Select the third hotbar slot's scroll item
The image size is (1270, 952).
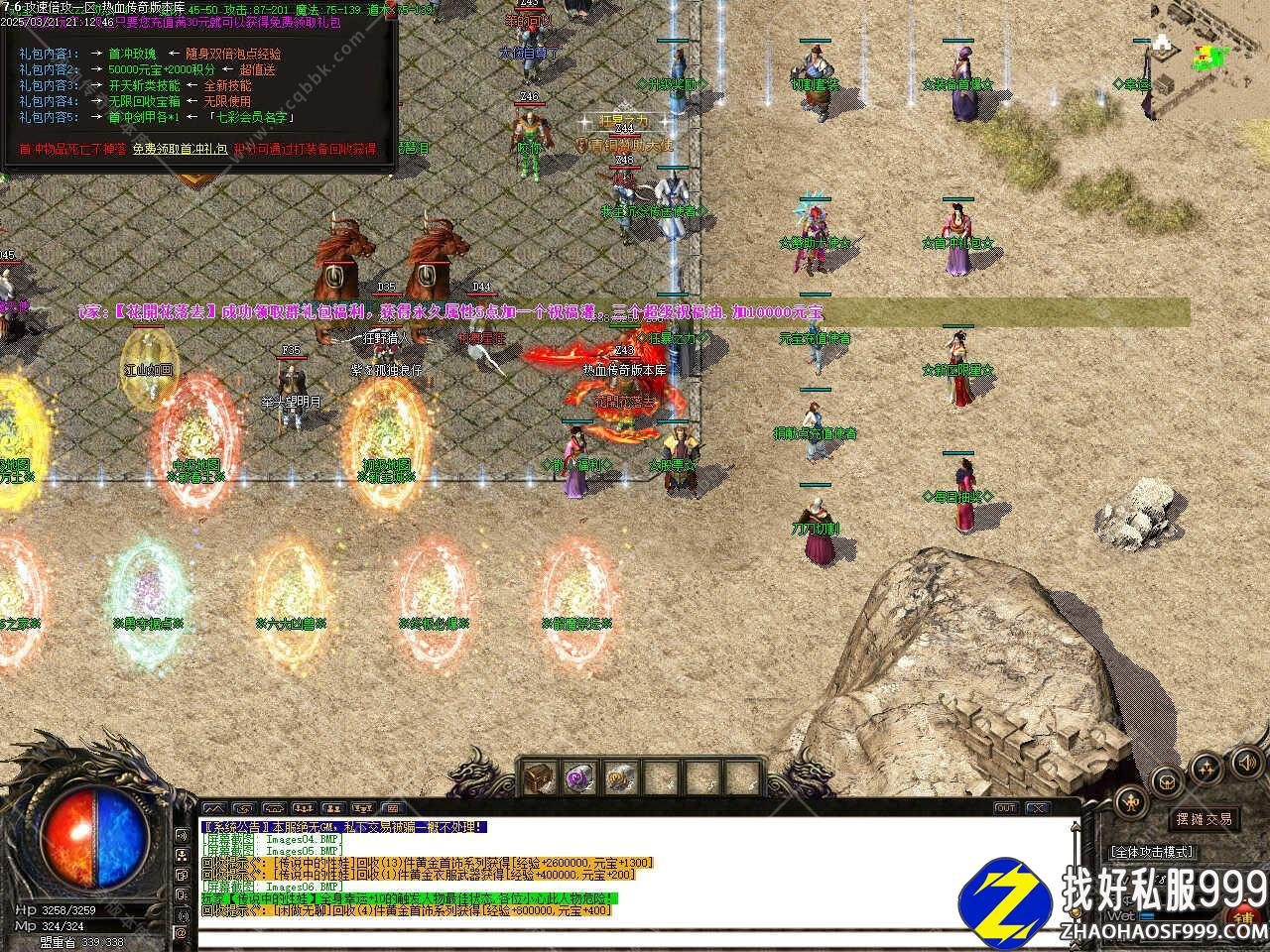[x=619, y=777]
